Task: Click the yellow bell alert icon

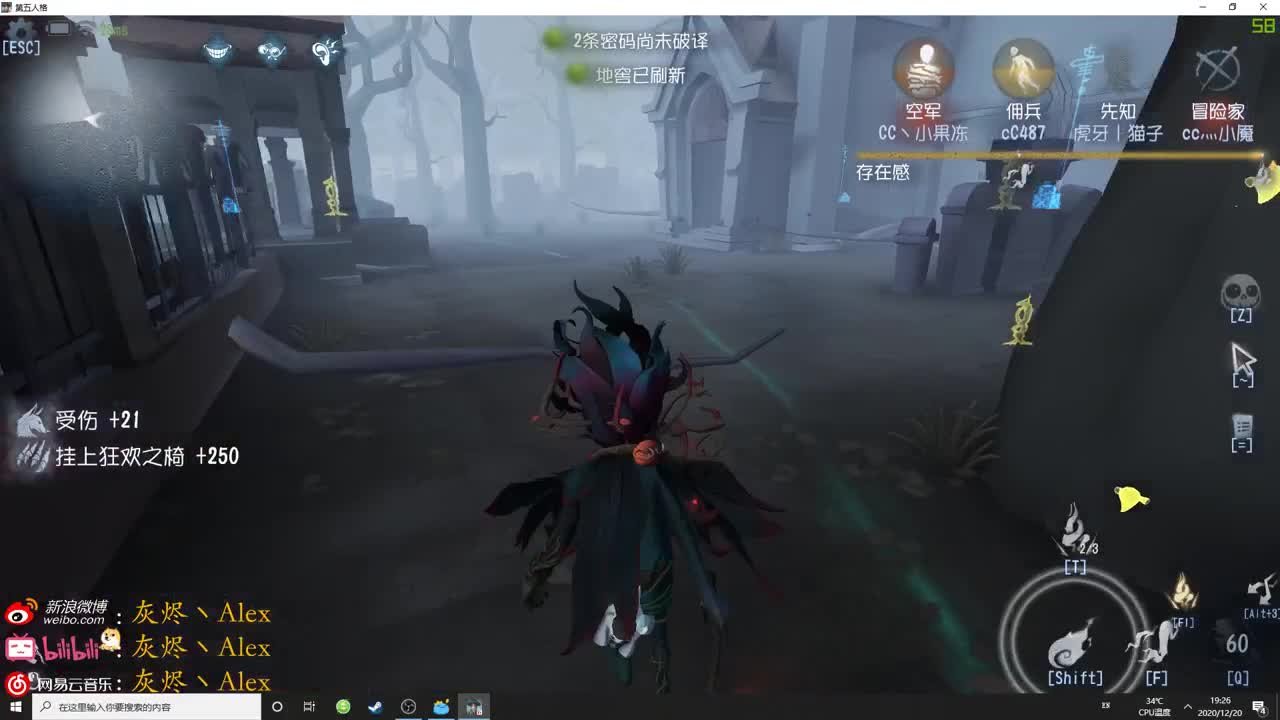Action: [x=1132, y=498]
